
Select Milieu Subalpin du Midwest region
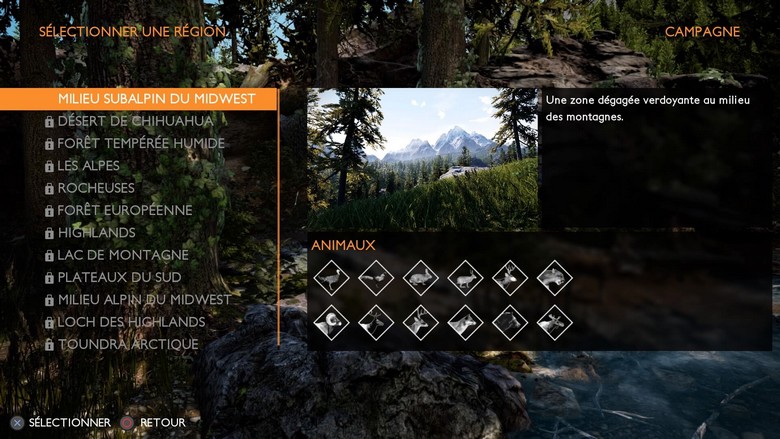[155, 99]
